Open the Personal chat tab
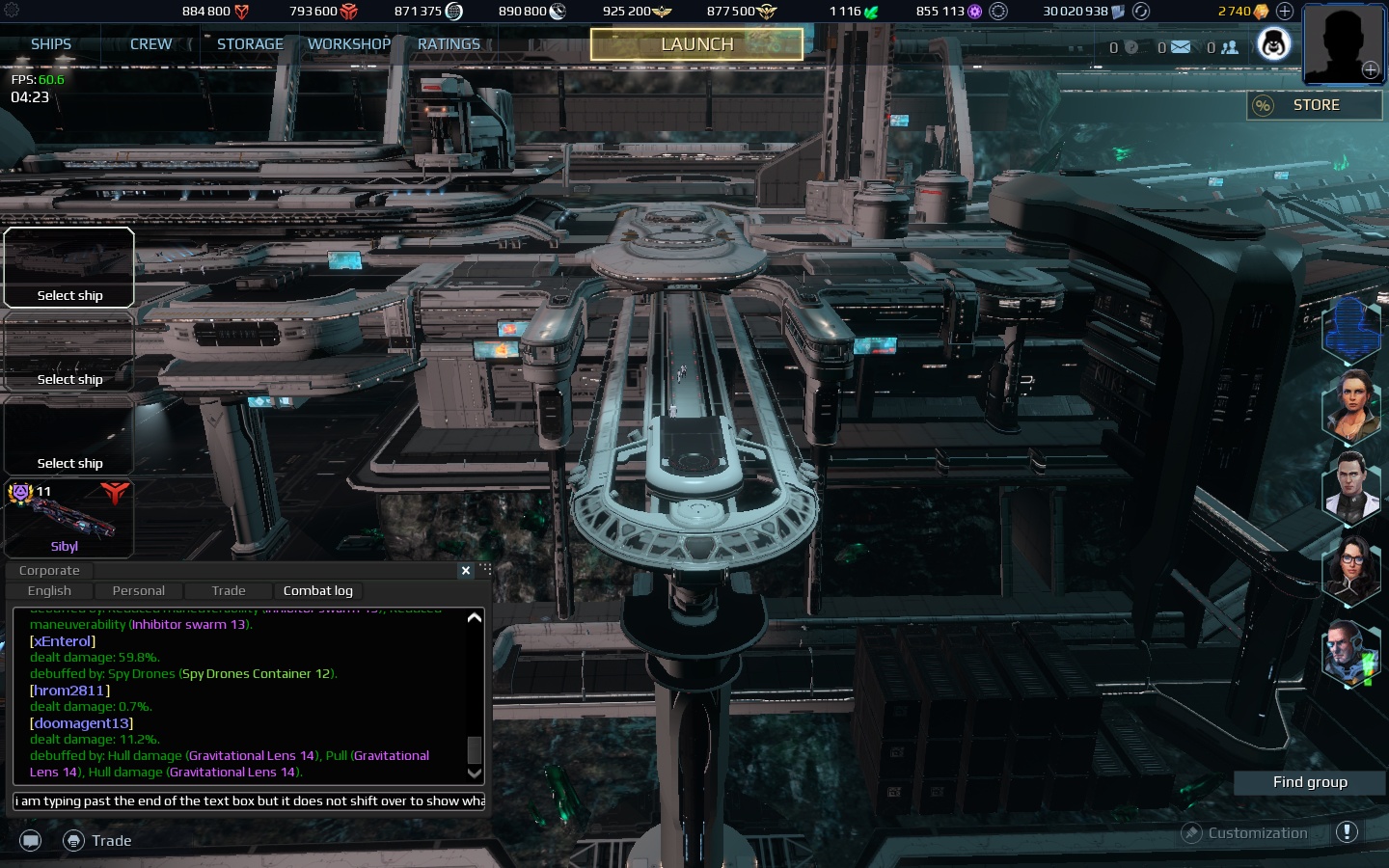This screenshot has width=1389, height=868. [138, 590]
